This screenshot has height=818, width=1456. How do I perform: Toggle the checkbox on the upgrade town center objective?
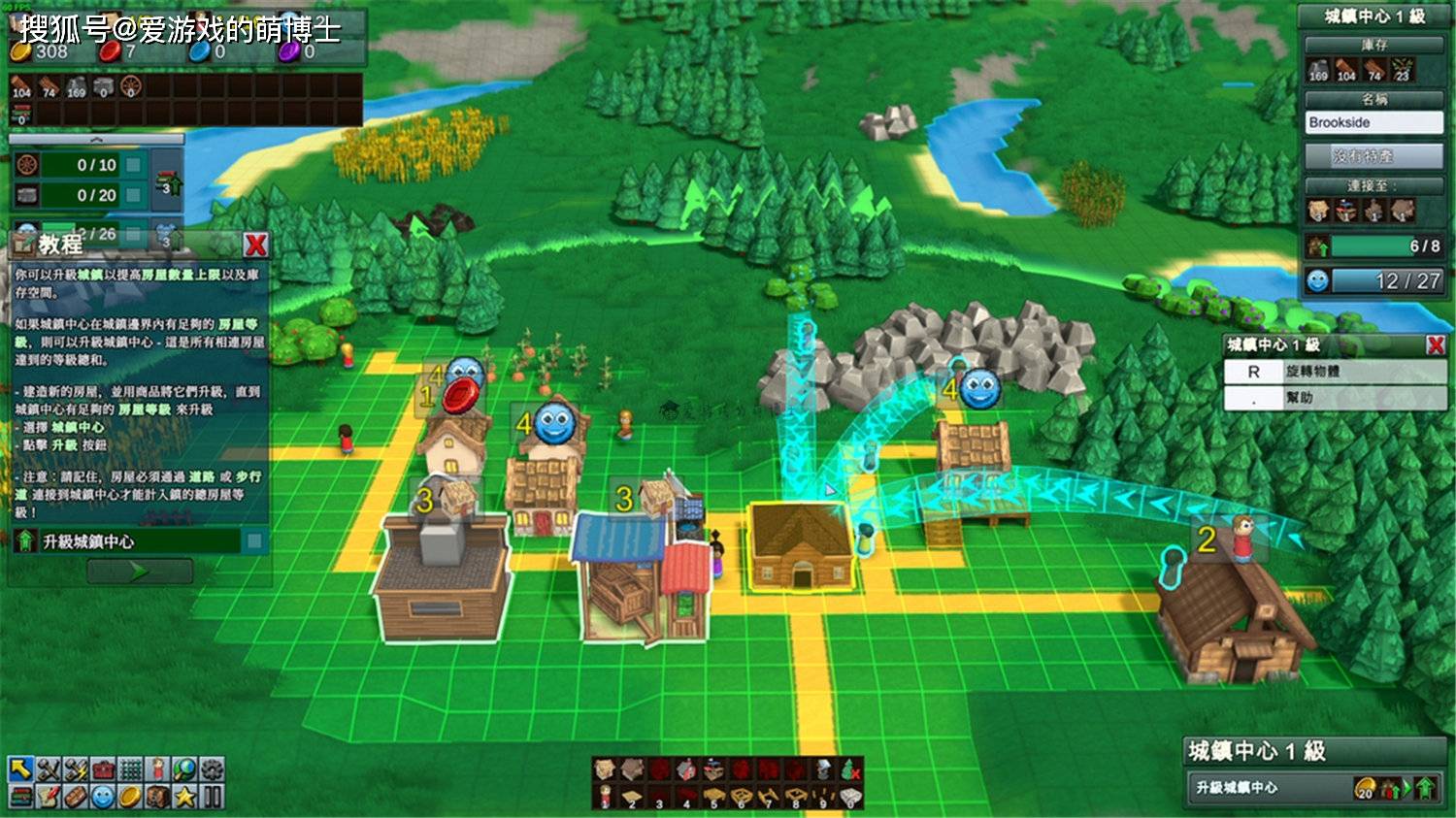click(254, 540)
